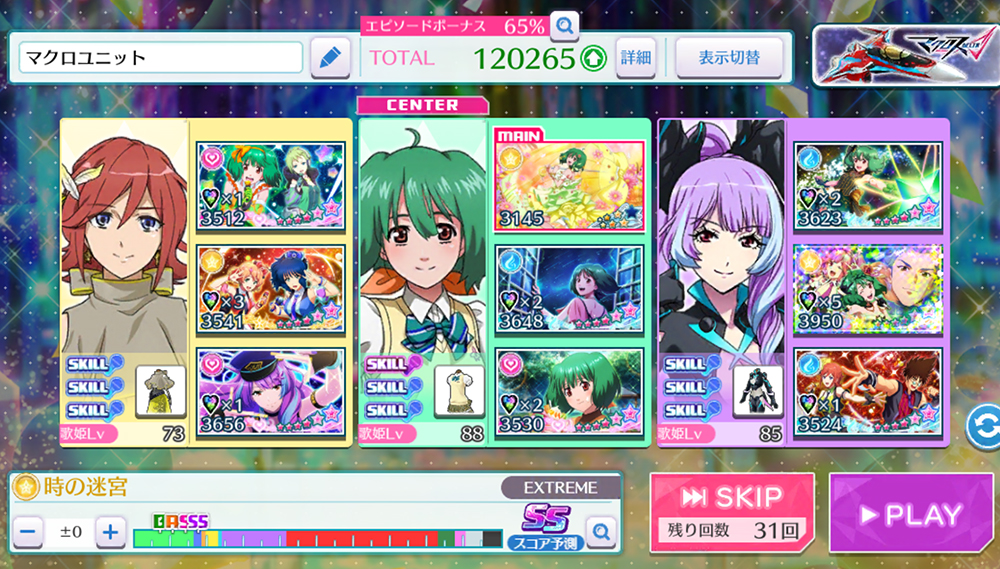Toggle the 表示切替 display switch button

[x=727, y=58]
